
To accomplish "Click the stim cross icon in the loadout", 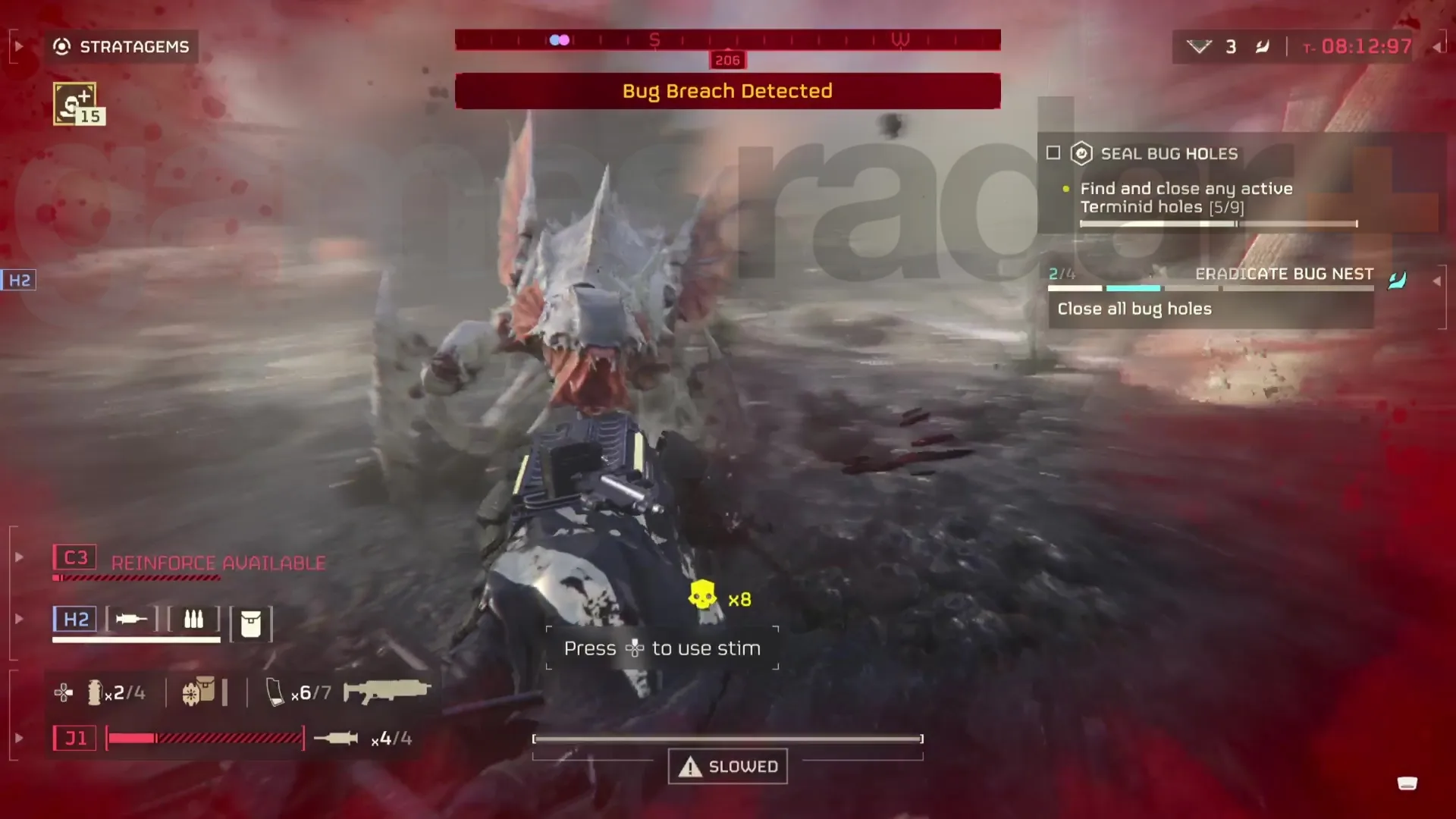I will point(64,692).
